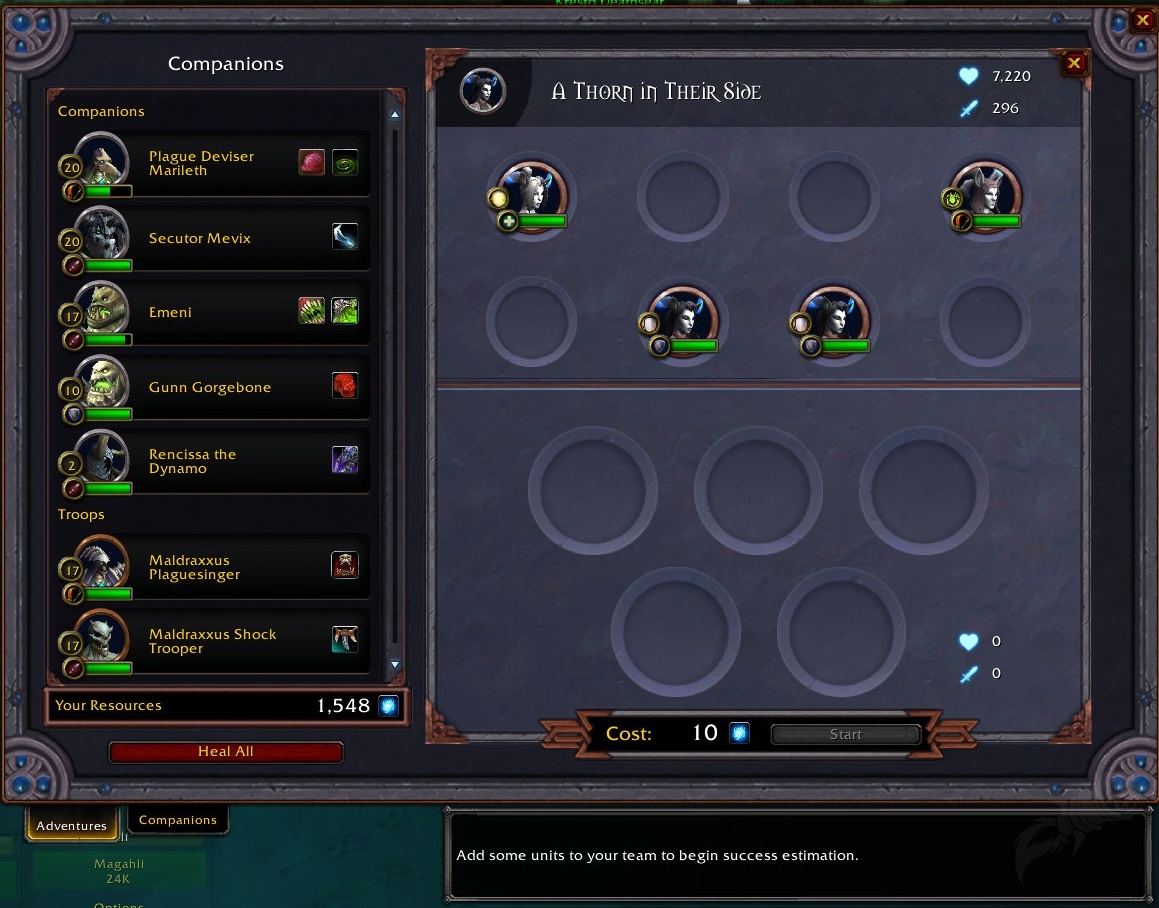
Task: Switch to the Adventures tab
Action: click(71, 825)
